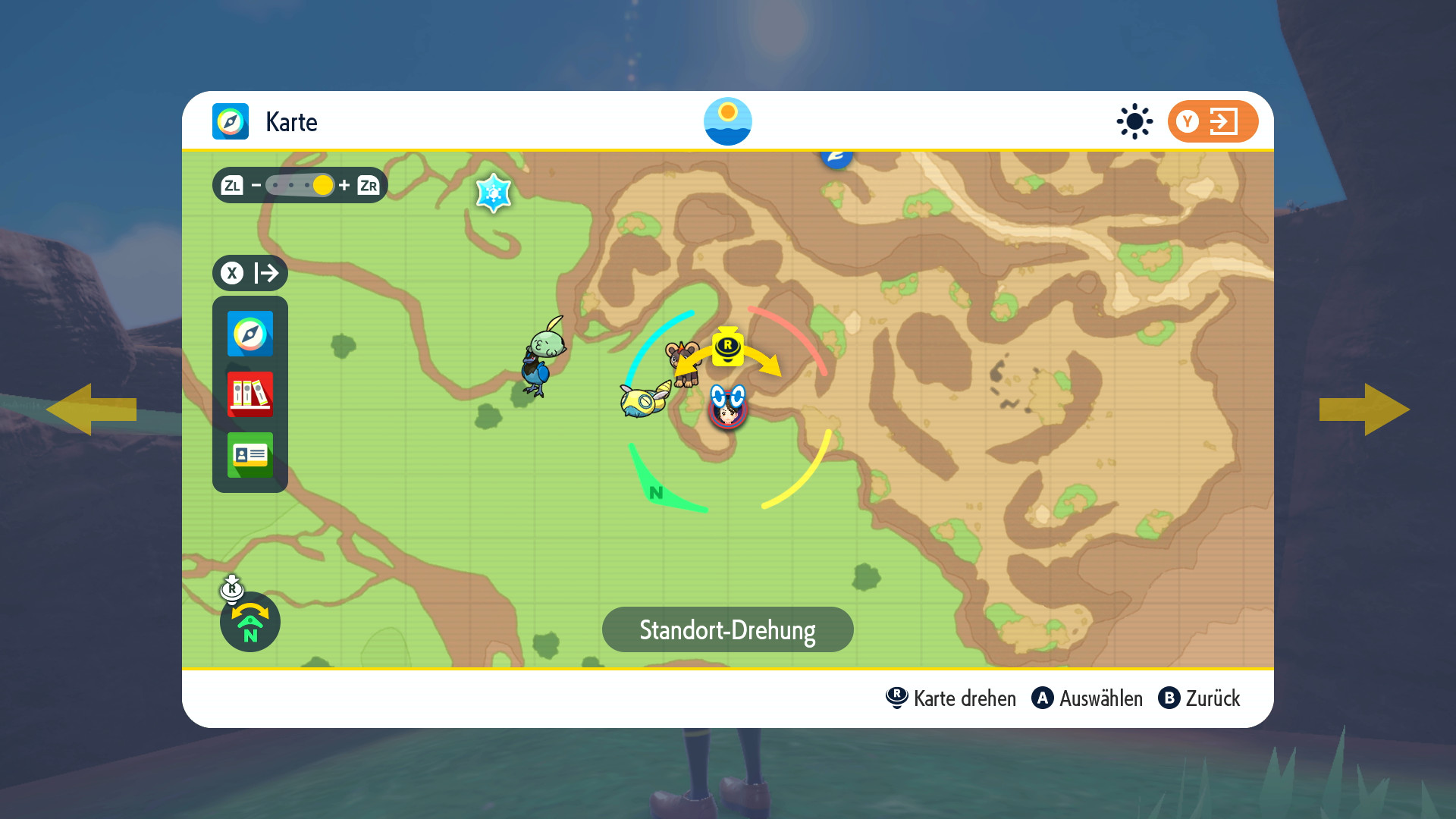Expand the side panel with arrow toggle
The width and height of the screenshot is (1456, 819).
(250, 273)
